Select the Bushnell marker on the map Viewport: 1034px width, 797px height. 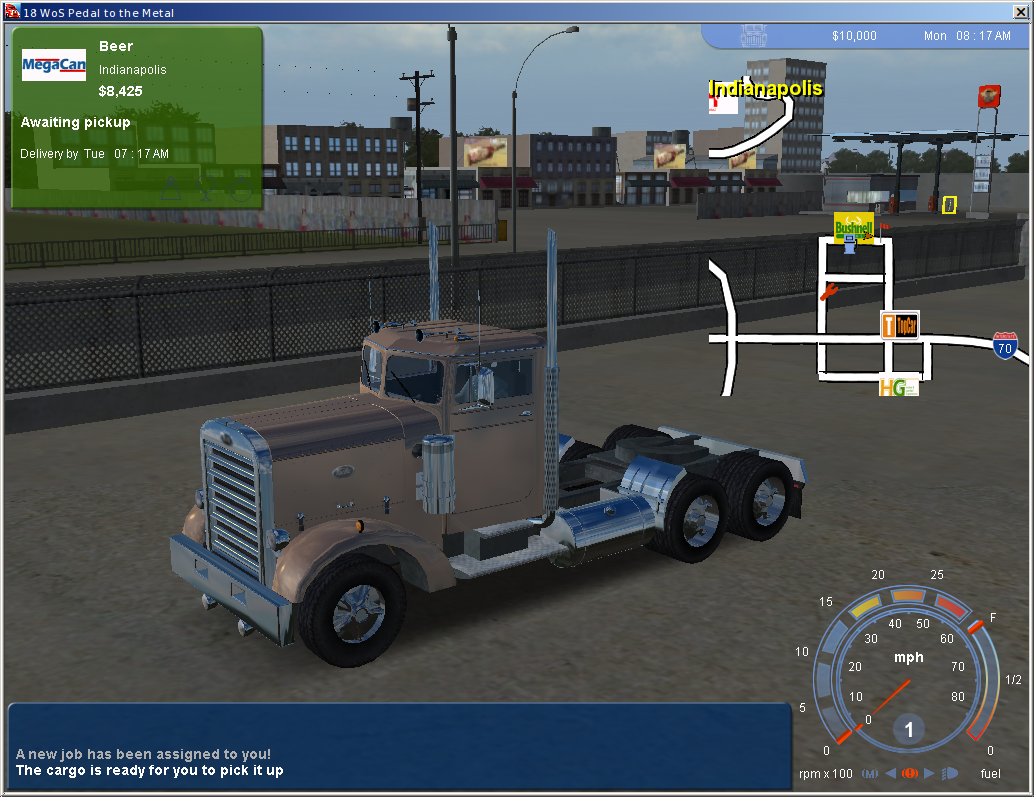pos(853,227)
